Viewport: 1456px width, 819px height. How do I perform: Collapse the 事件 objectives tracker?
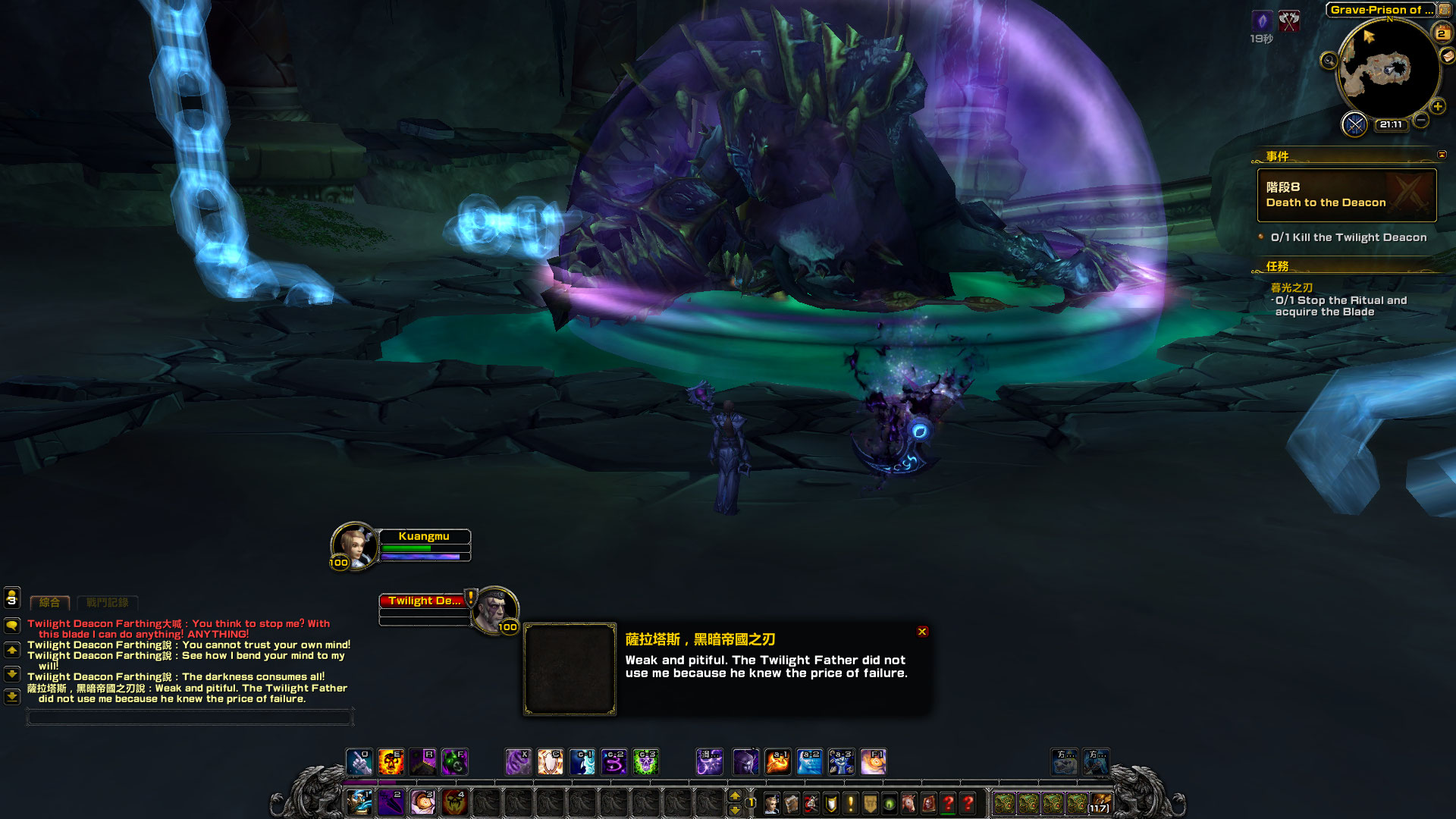point(1442,155)
